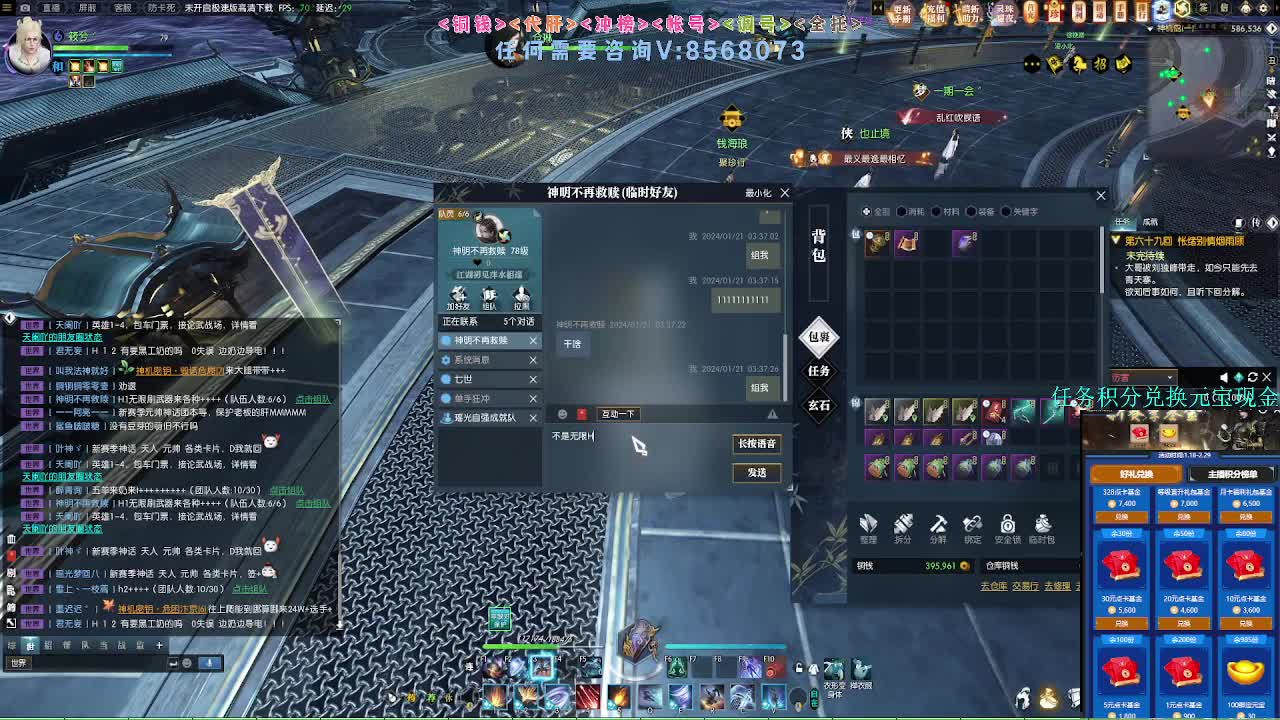This screenshot has width=1280, height=720.
Task: Select the 材料 materials filter
Action: tap(946, 211)
